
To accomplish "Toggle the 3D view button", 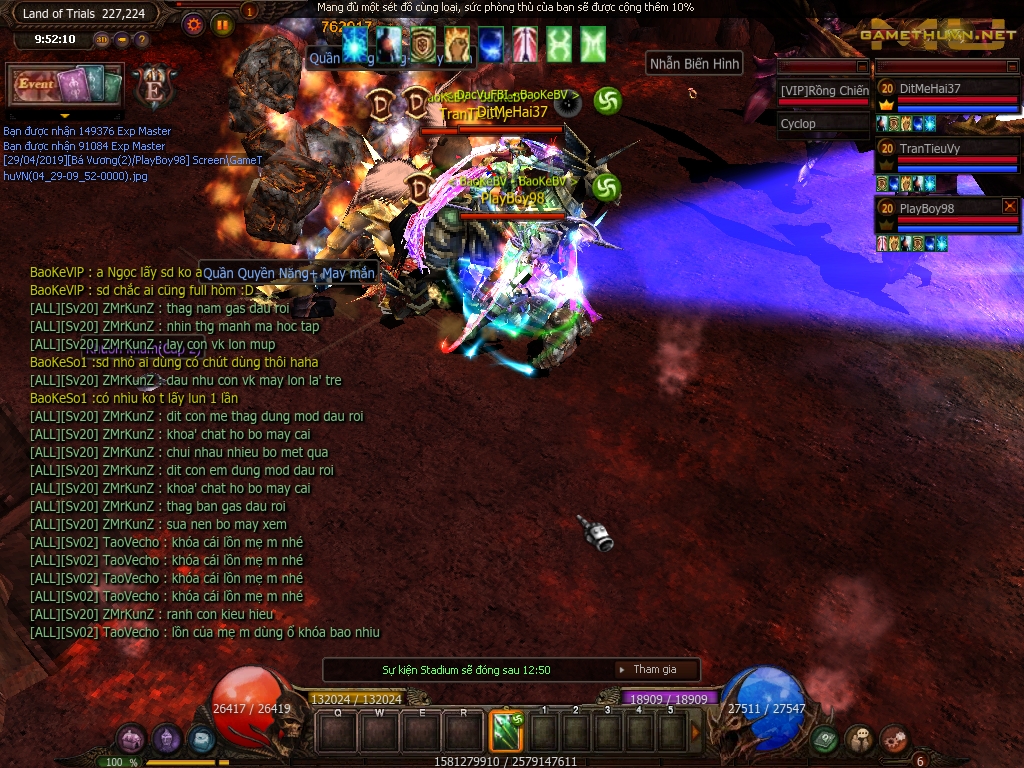I will [102, 40].
